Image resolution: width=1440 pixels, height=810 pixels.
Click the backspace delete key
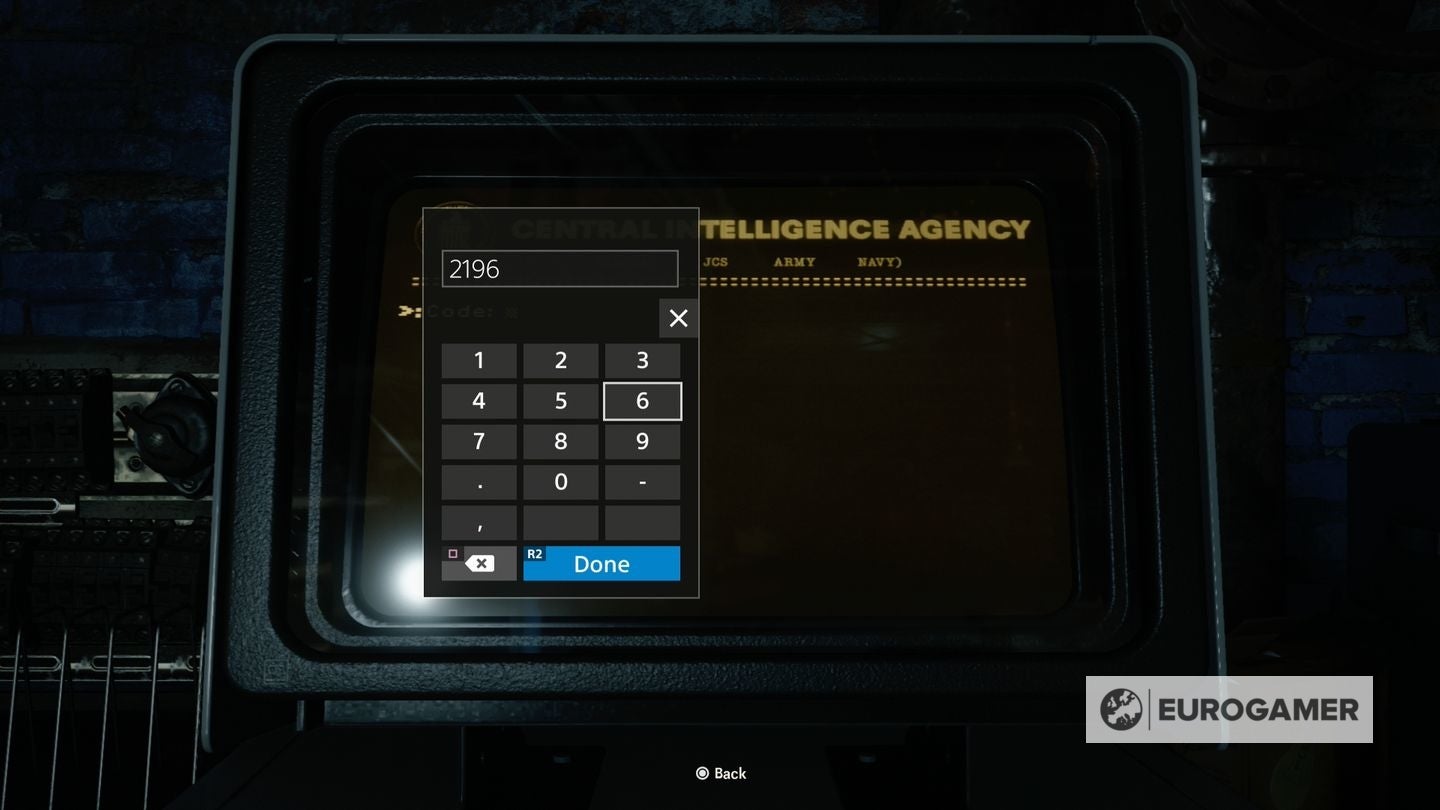point(479,562)
